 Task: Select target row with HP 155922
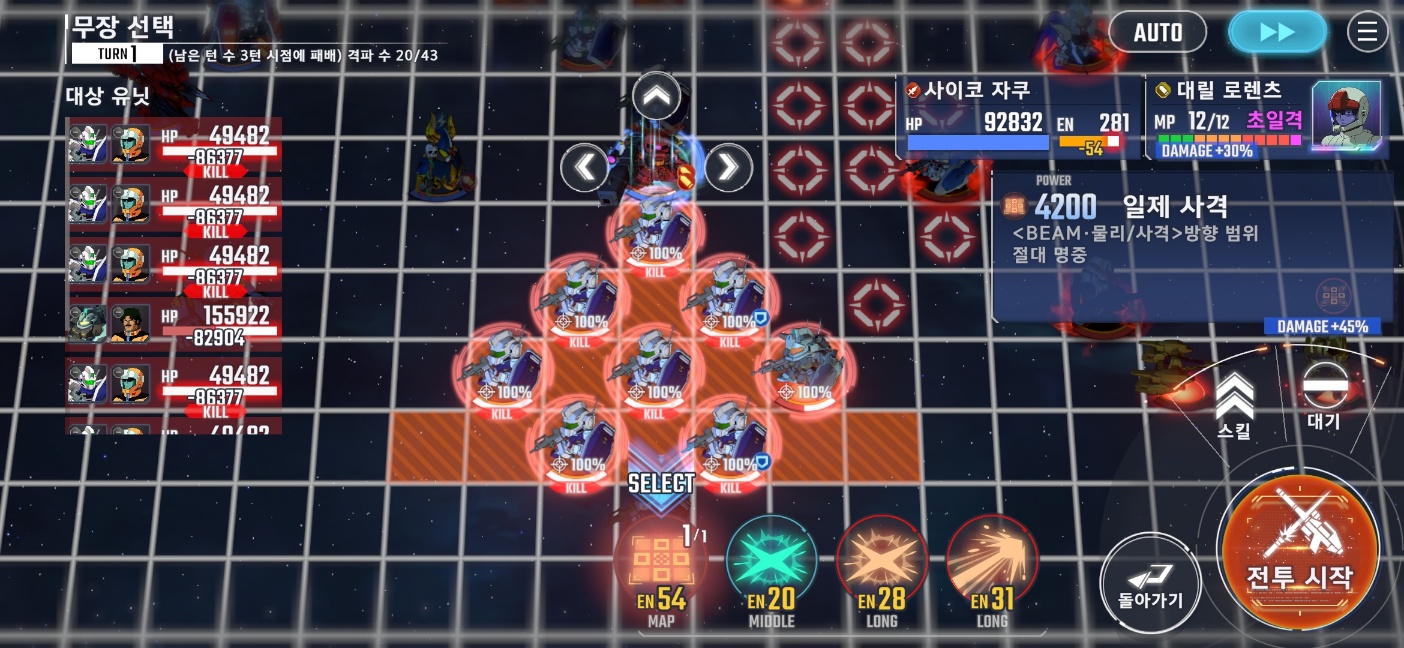[x=174, y=324]
